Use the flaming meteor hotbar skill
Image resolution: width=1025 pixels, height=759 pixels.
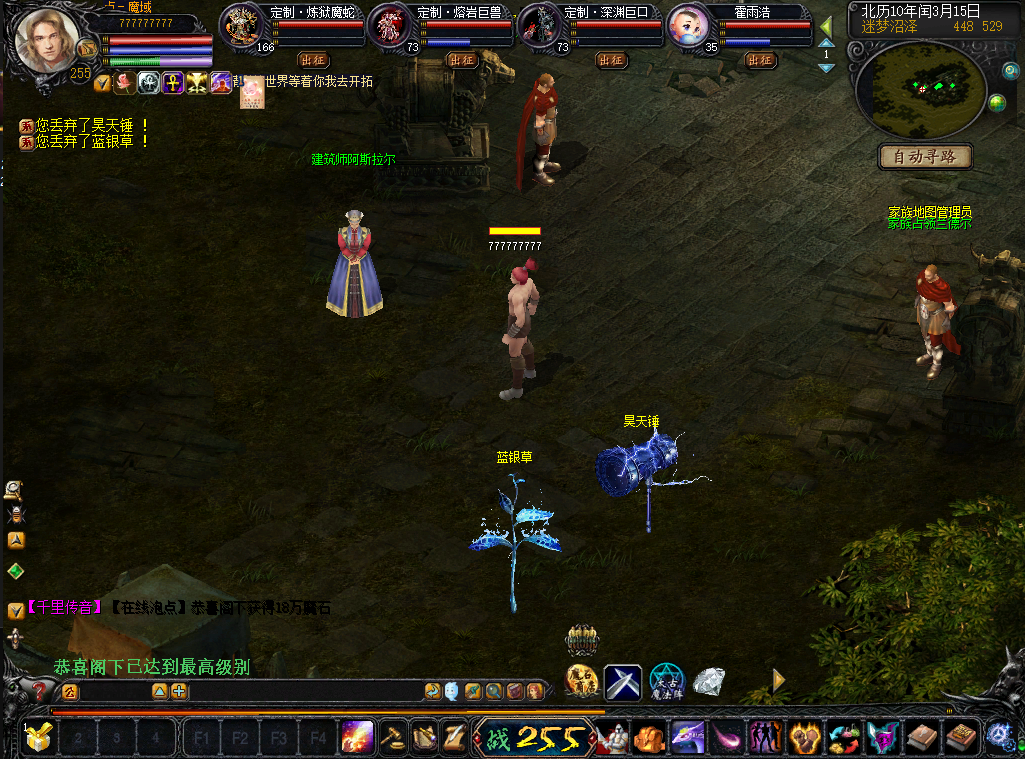click(x=358, y=738)
